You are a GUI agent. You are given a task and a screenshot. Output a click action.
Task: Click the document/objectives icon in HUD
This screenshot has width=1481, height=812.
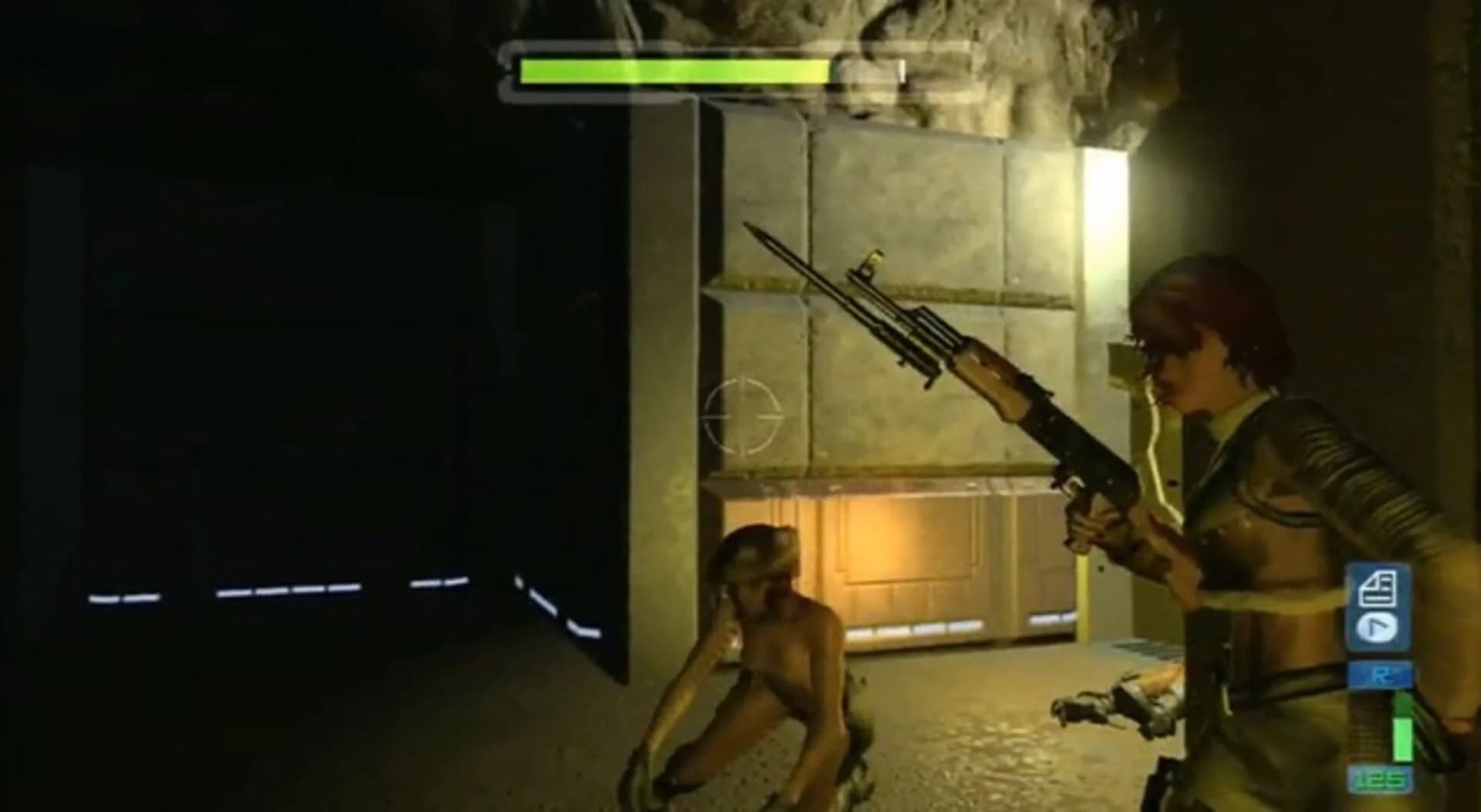1378,589
